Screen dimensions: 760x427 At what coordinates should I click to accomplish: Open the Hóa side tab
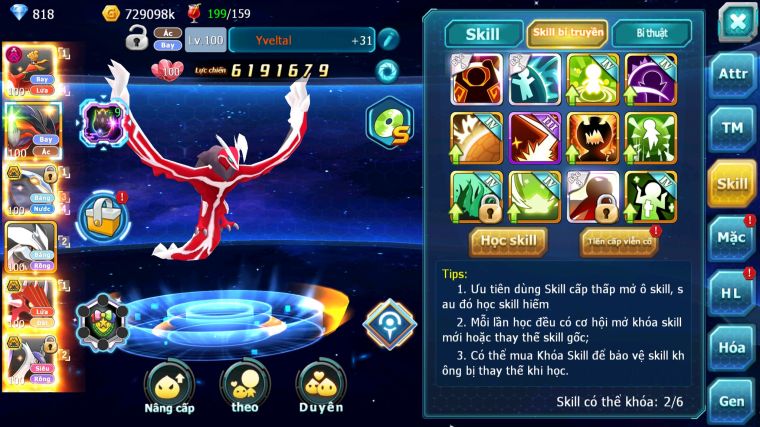pyautogui.click(x=731, y=347)
